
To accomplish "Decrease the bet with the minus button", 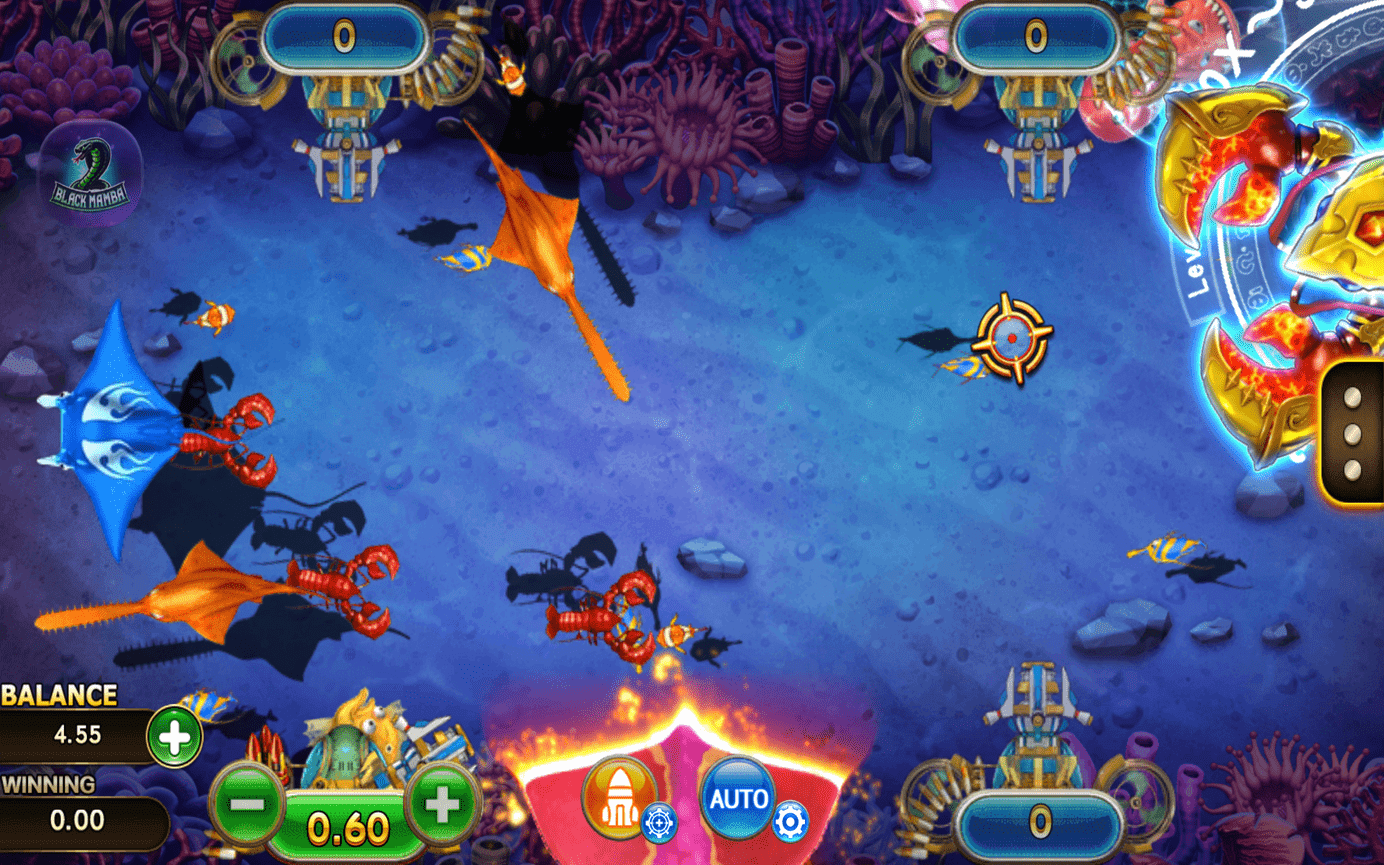I will [247, 801].
